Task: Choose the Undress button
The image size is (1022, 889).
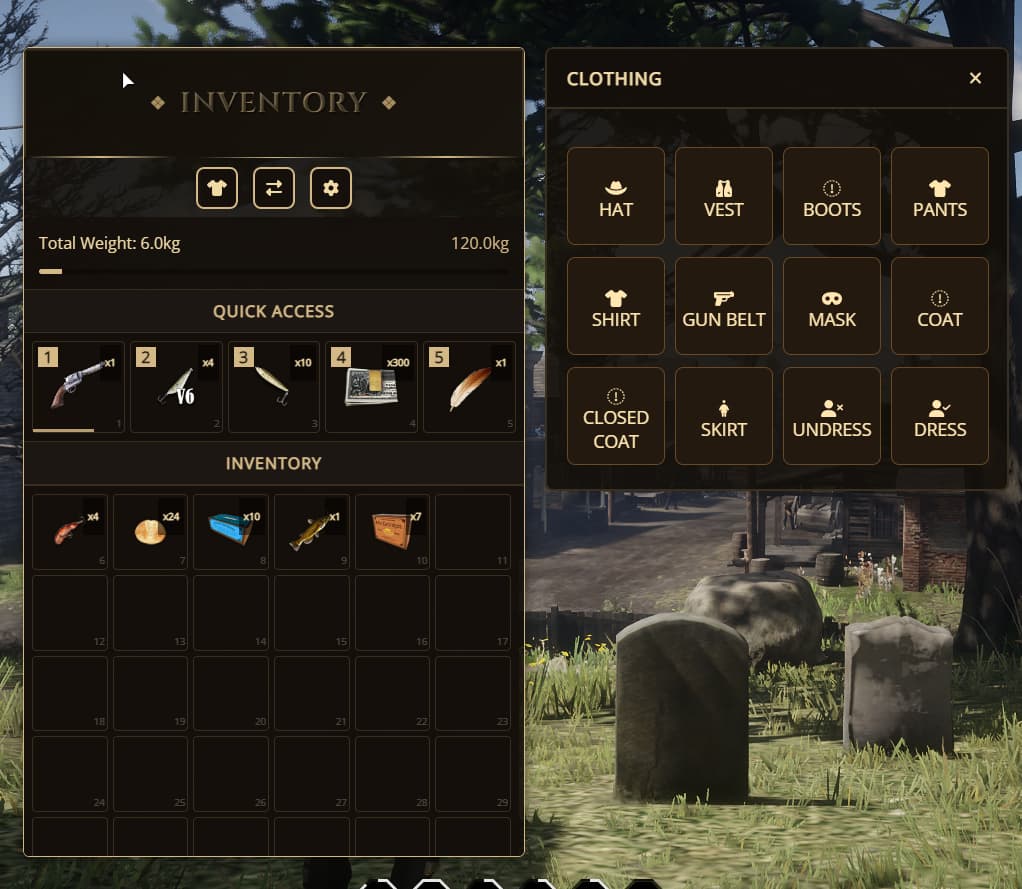Action: tap(832, 416)
